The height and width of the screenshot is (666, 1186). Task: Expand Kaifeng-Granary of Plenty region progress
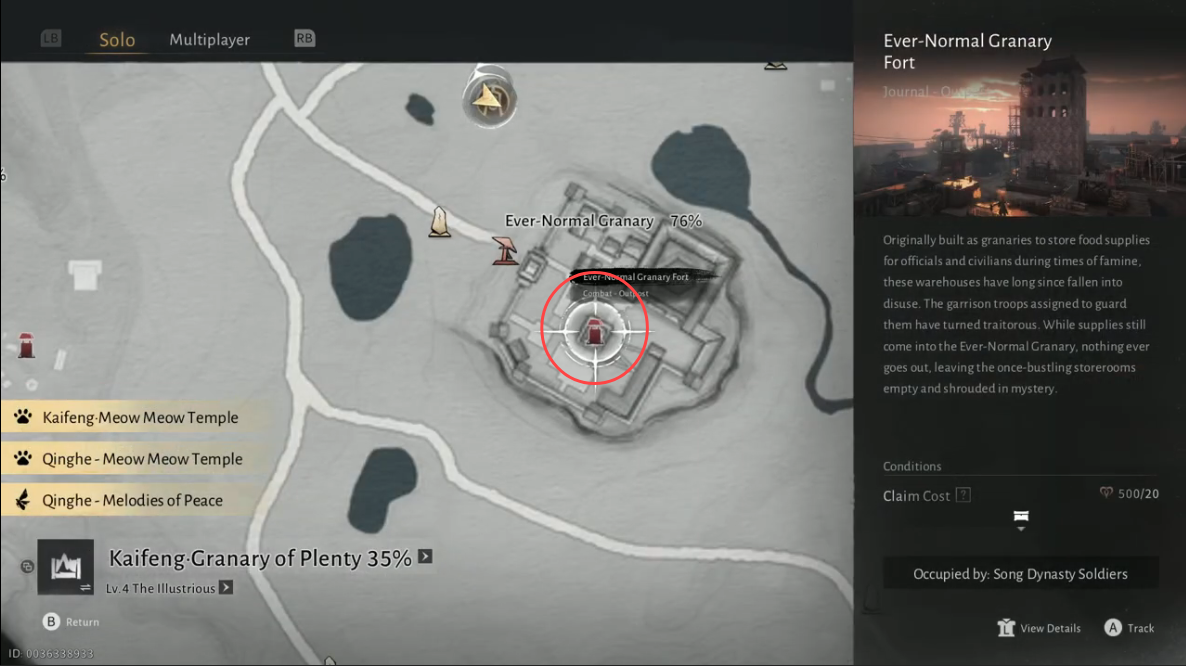tap(426, 557)
